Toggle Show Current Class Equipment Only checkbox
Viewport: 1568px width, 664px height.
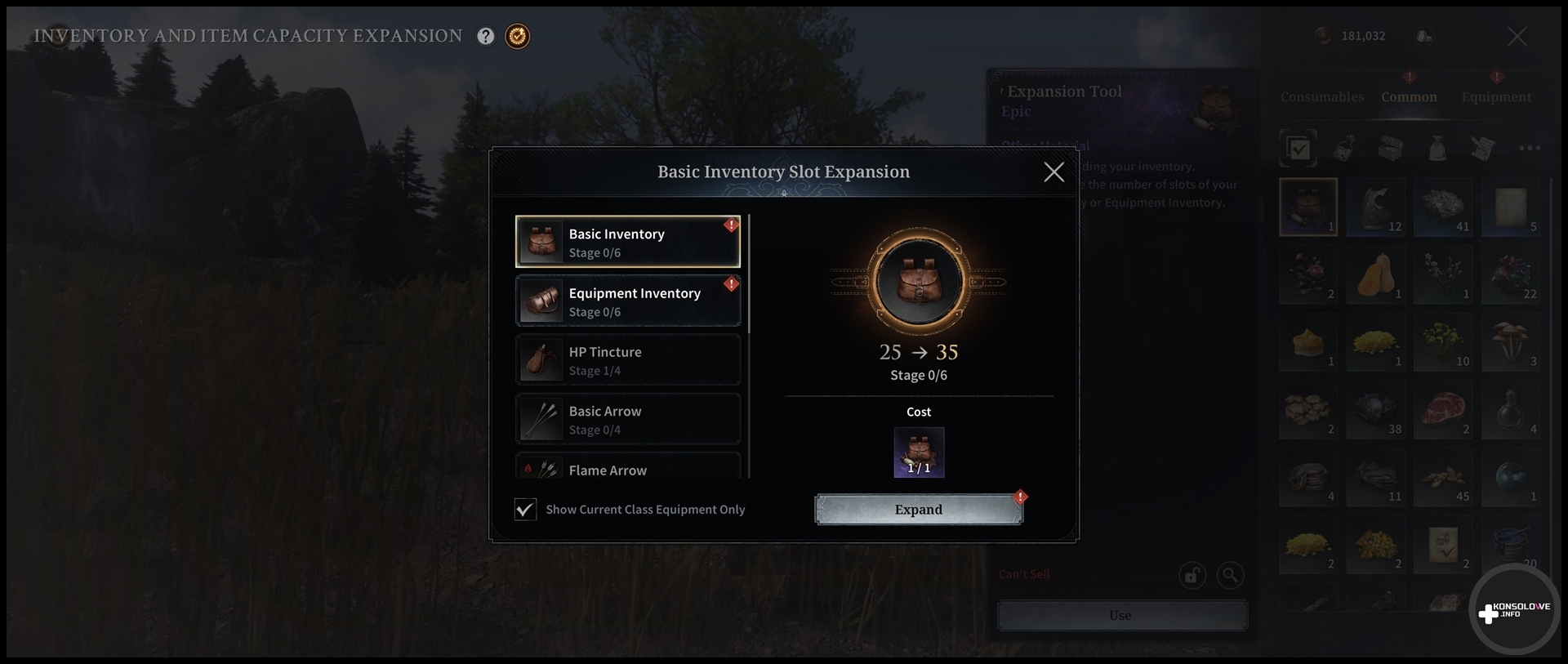pos(525,510)
